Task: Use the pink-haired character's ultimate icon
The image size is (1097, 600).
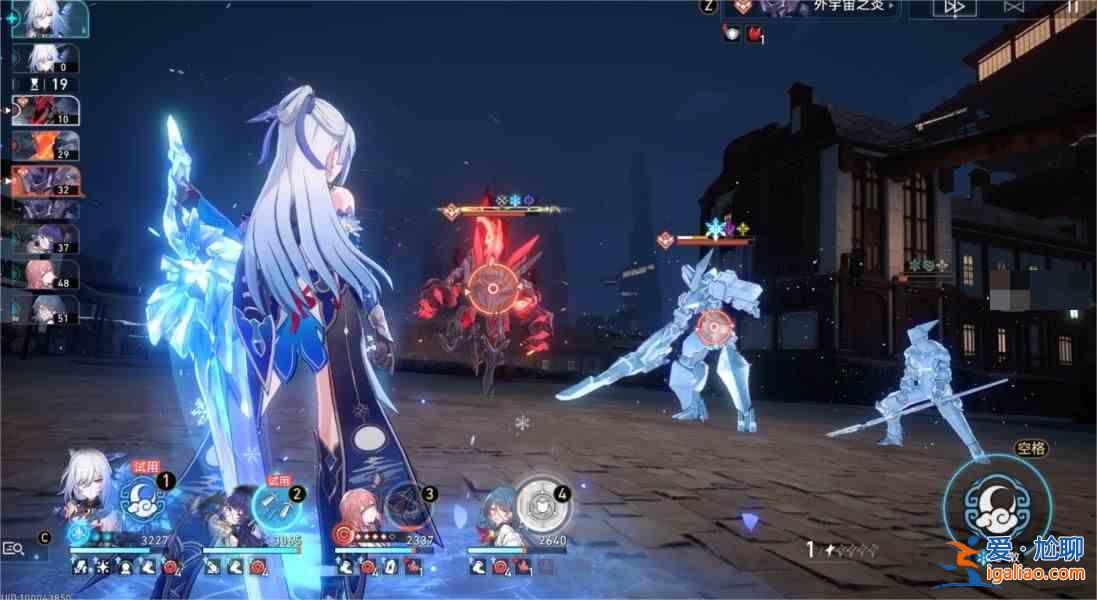Action: click(407, 505)
